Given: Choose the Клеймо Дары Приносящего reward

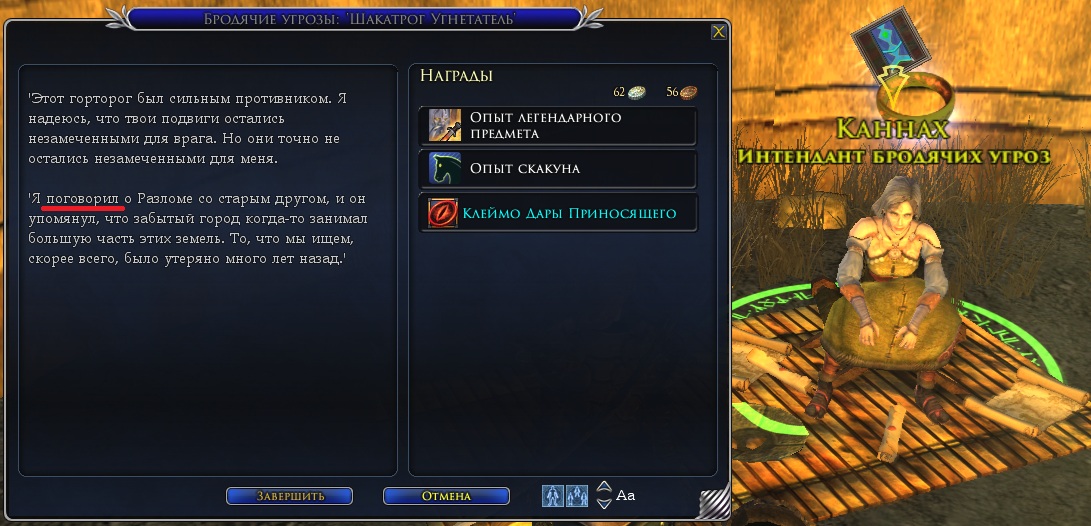Looking at the screenshot, I should 557,213.
